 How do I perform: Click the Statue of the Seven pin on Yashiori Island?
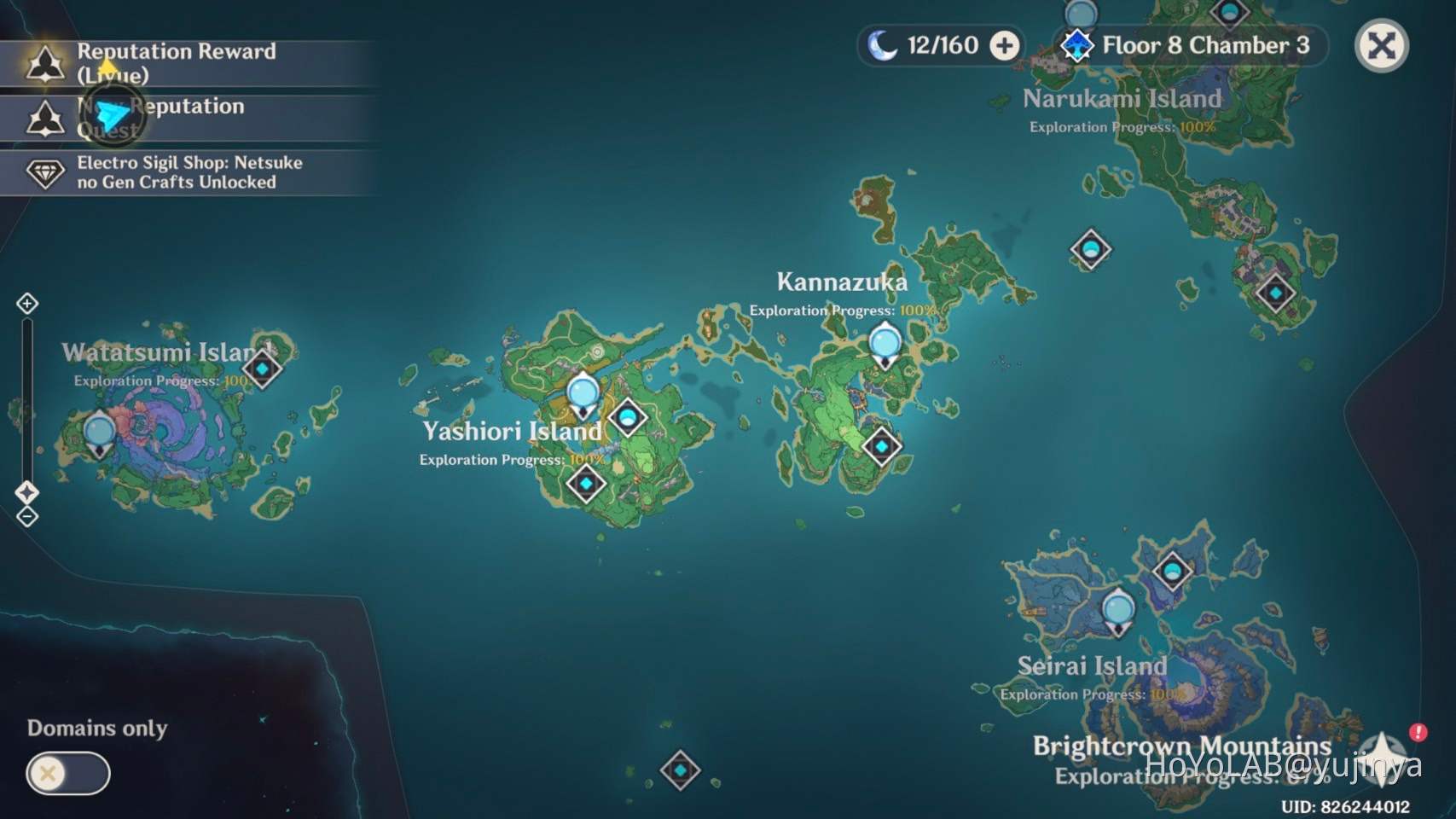pos(583,392)
